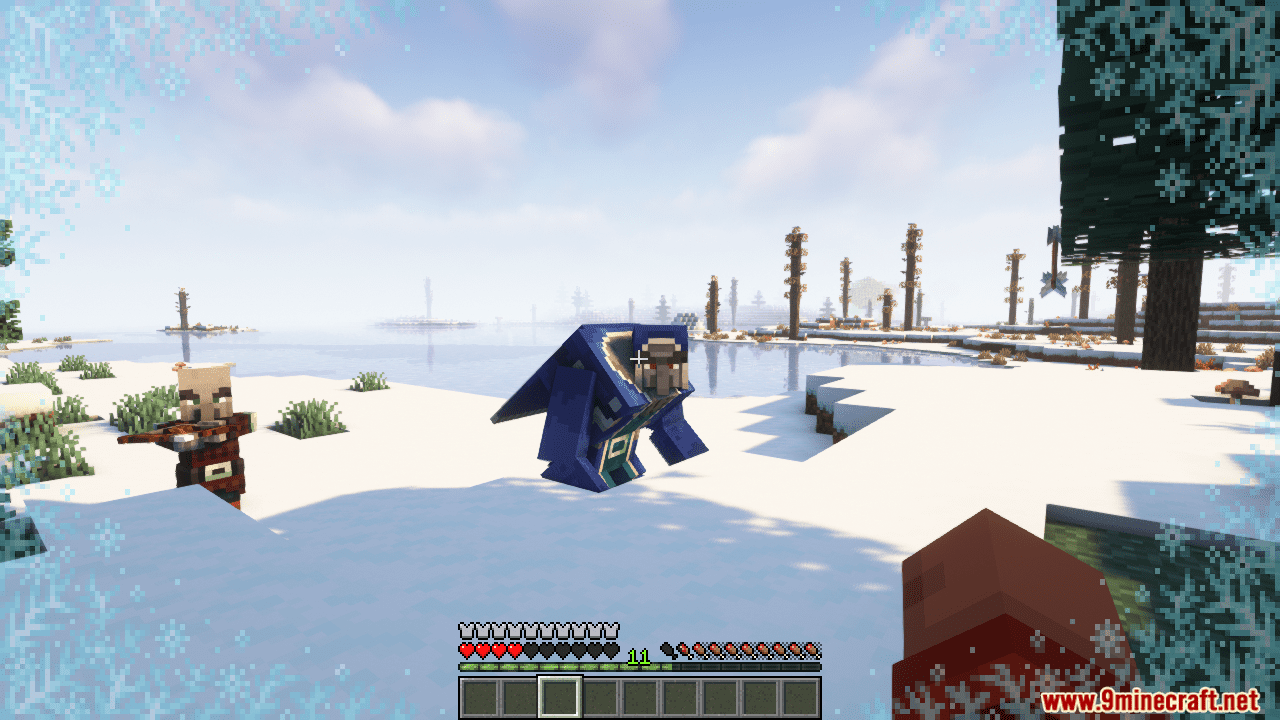Click the second red heart icon
The height and width of the screenshot is (720, 1280).
coord(484,649)
